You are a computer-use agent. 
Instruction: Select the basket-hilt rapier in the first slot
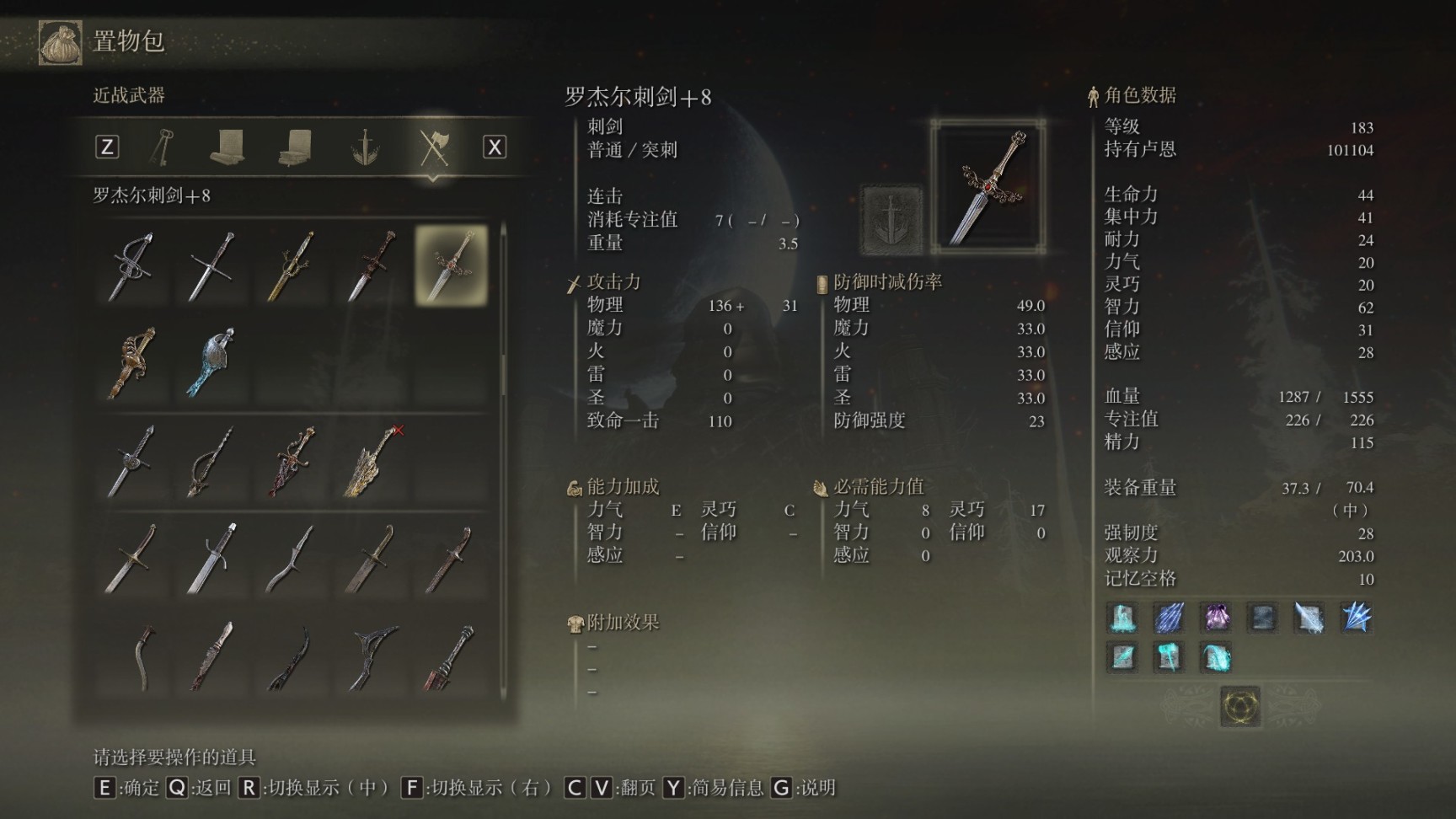pos(131,265)
